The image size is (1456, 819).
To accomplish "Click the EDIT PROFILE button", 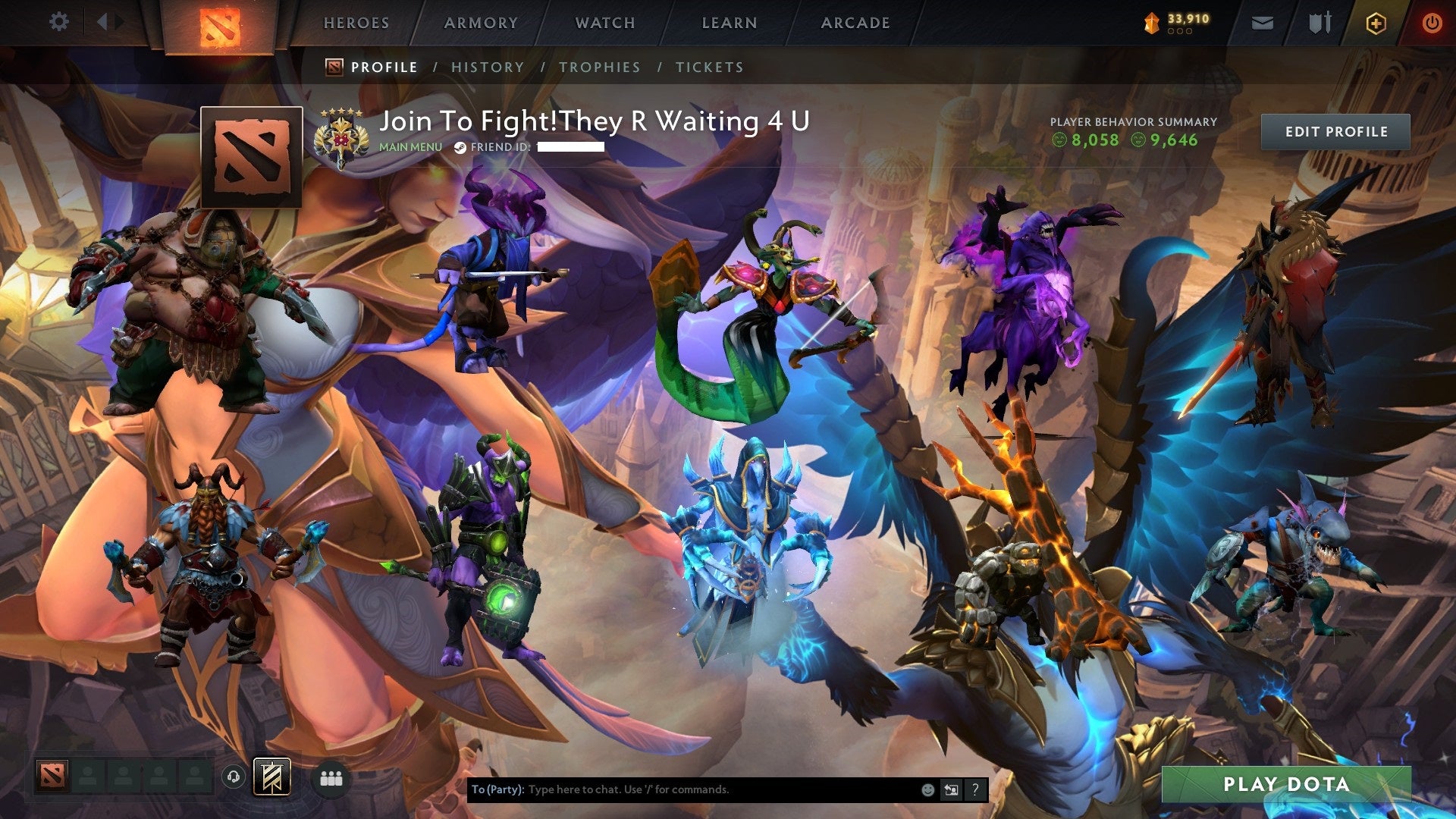I will click(x=1336, y=131).
